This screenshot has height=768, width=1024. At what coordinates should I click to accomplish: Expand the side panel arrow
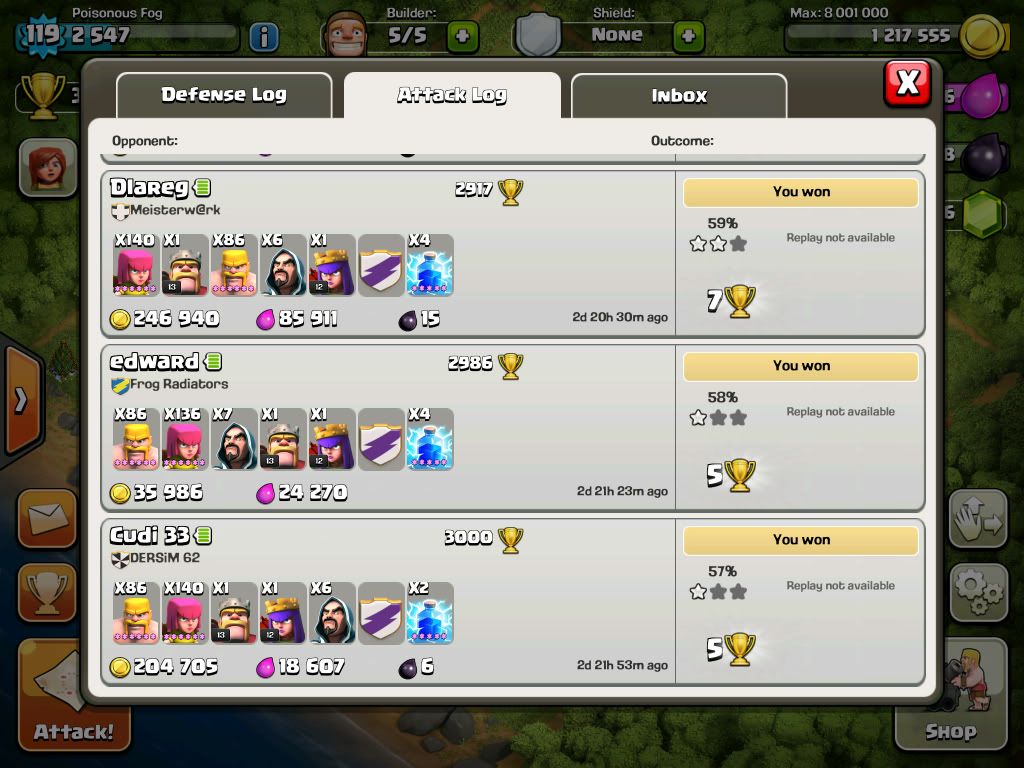[x=20, y=401]
